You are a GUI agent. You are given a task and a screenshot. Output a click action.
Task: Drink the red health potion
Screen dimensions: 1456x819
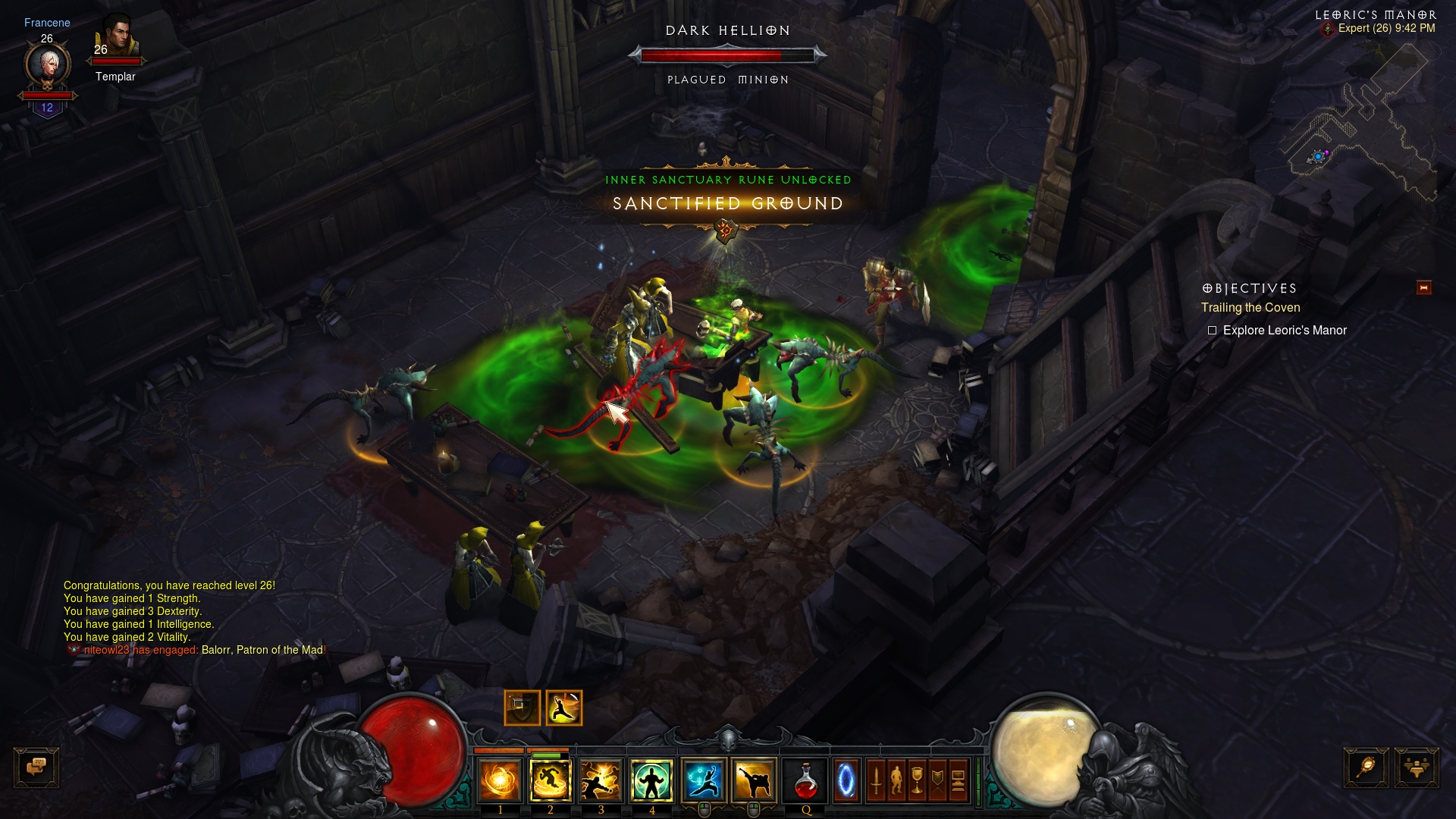point(805,781)
